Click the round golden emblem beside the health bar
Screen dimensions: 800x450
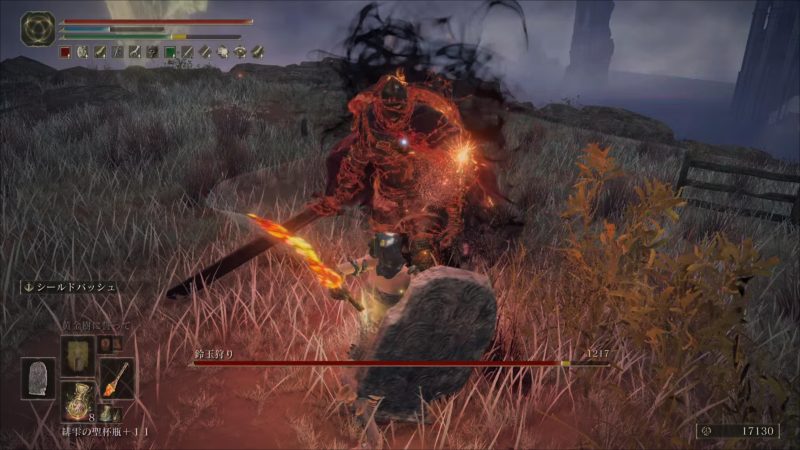[x=38, y=28]
